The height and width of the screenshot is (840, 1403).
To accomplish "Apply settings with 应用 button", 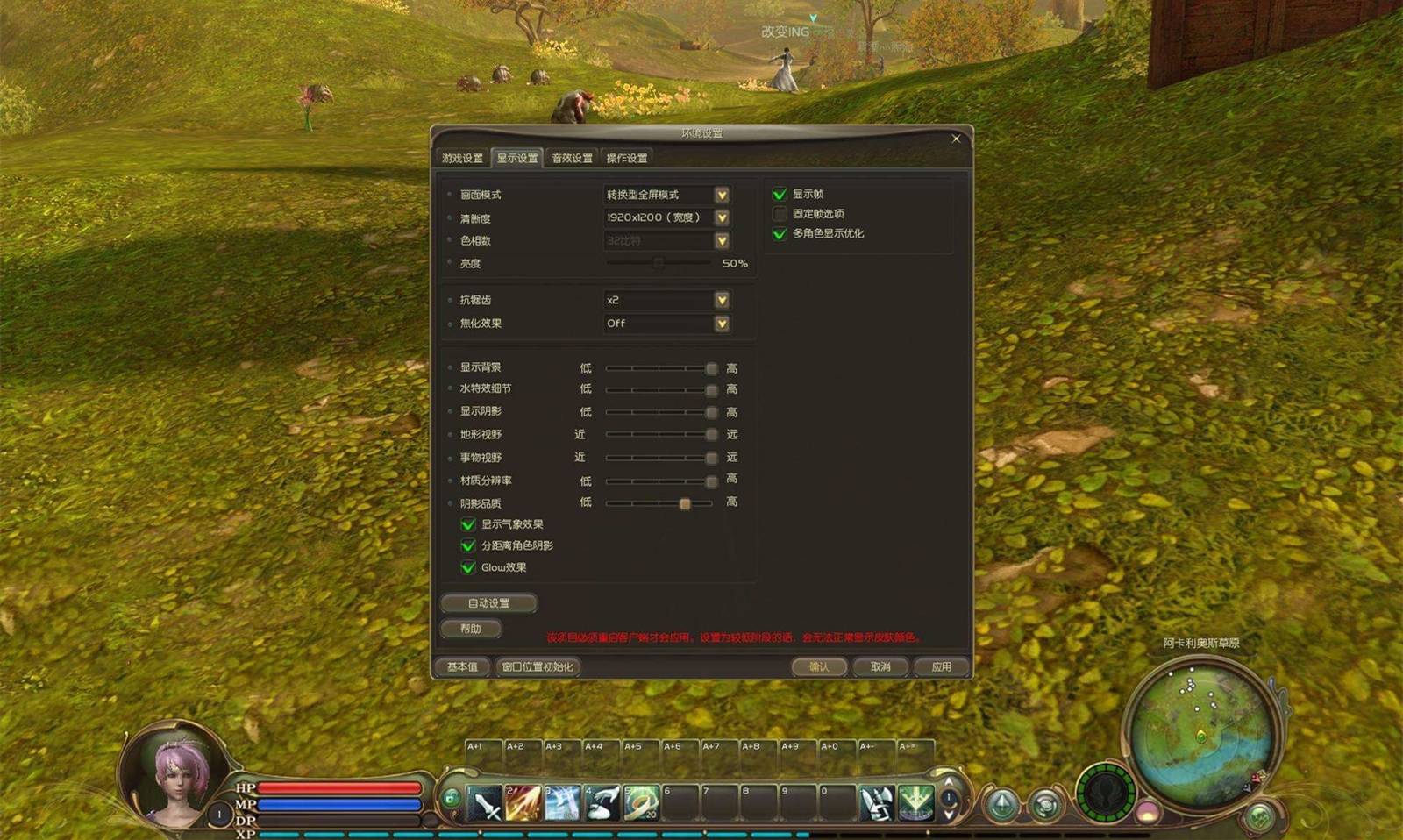I will tap(941, 667).
